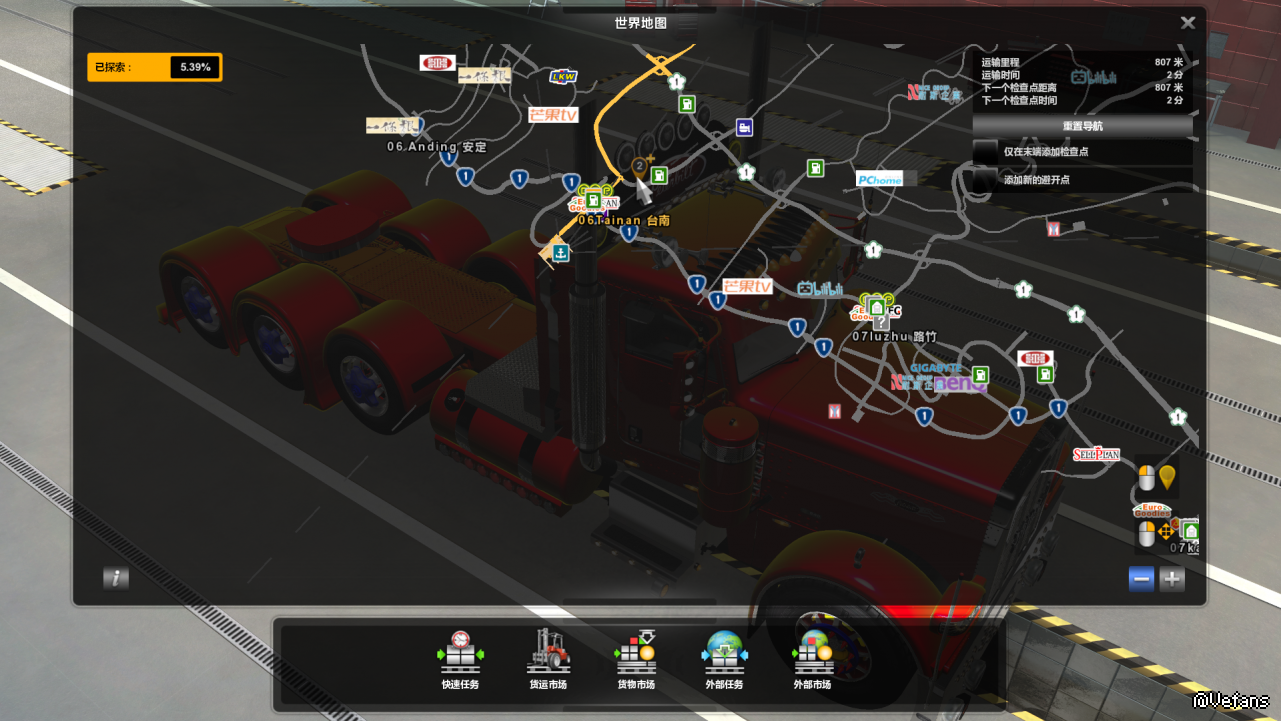1281x721 pixels.
Task: Select the 06 Tainan 台南 city label
Action: coord(624,220)
